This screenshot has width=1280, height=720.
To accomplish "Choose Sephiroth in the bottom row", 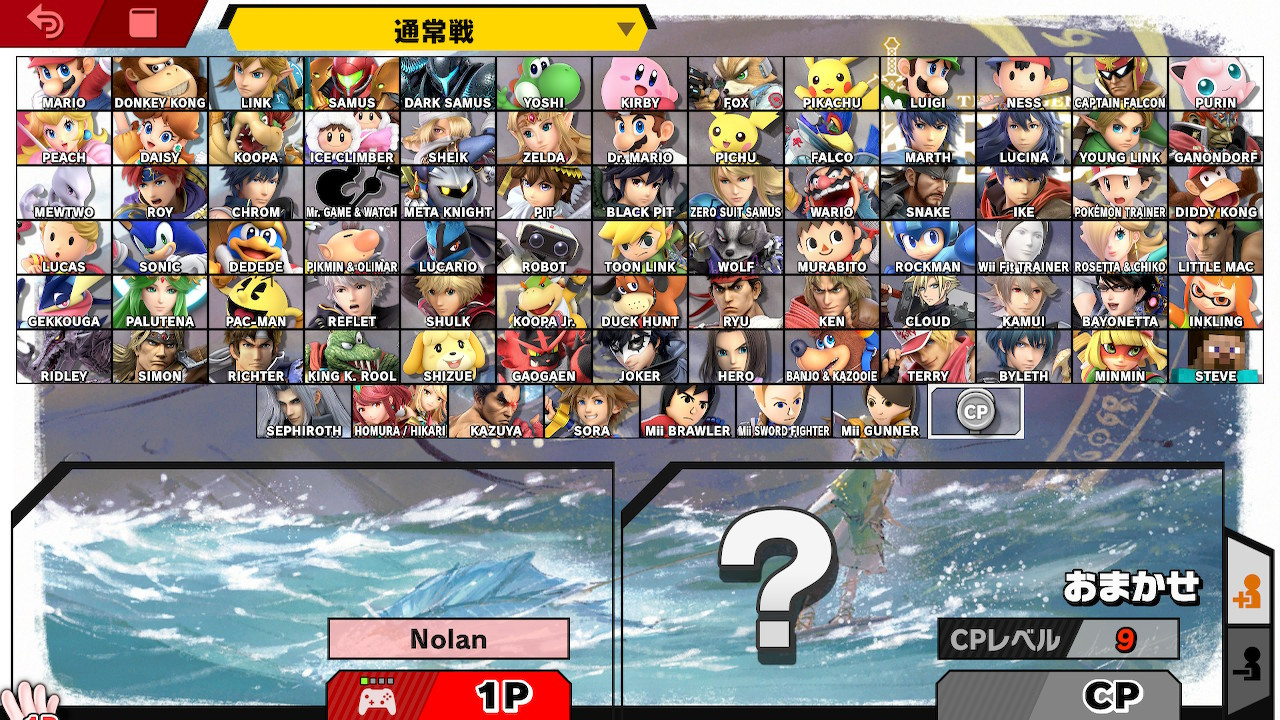I will click(x=302, y=410).
